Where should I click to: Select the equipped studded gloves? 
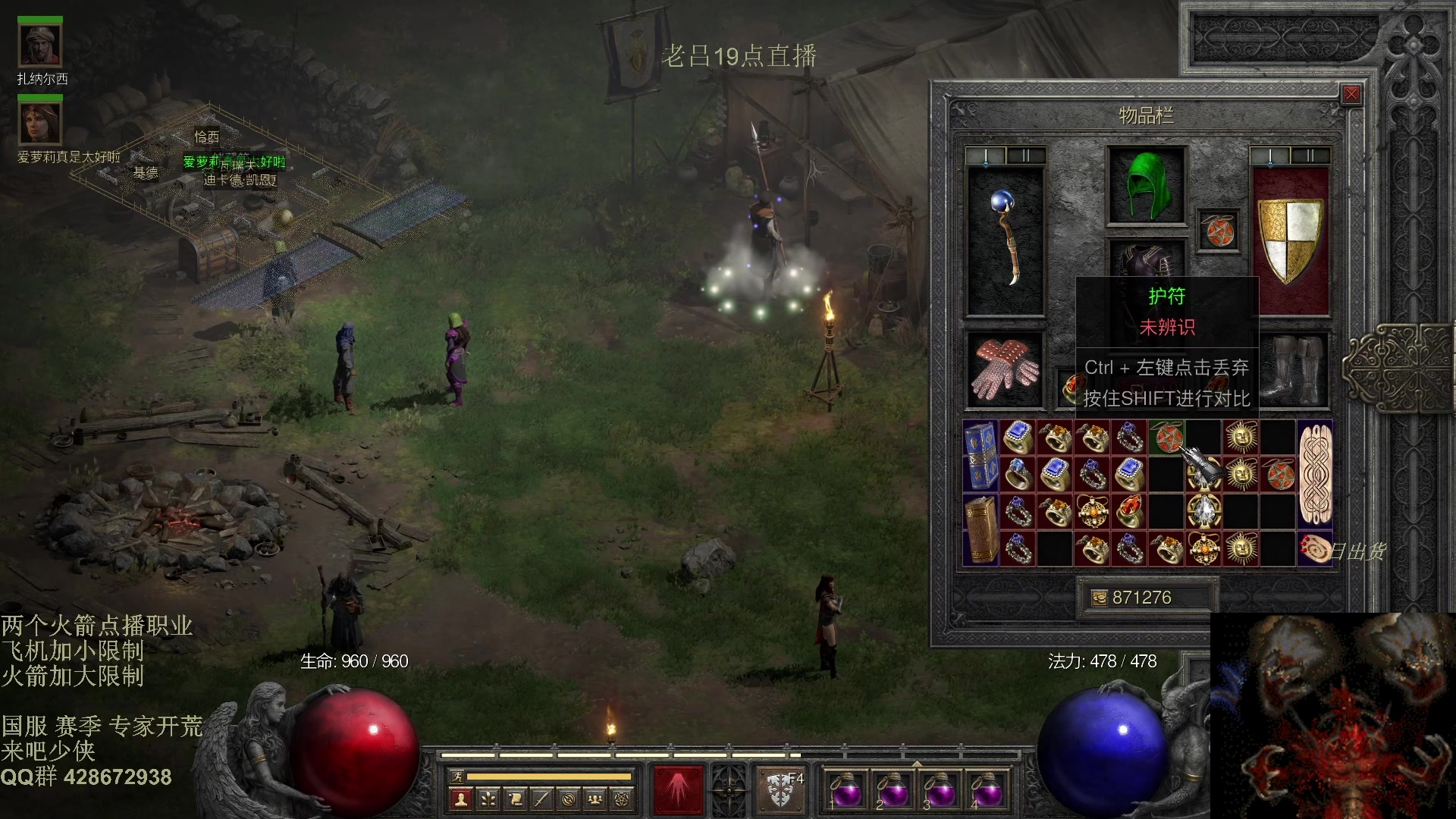(1005, 369)
